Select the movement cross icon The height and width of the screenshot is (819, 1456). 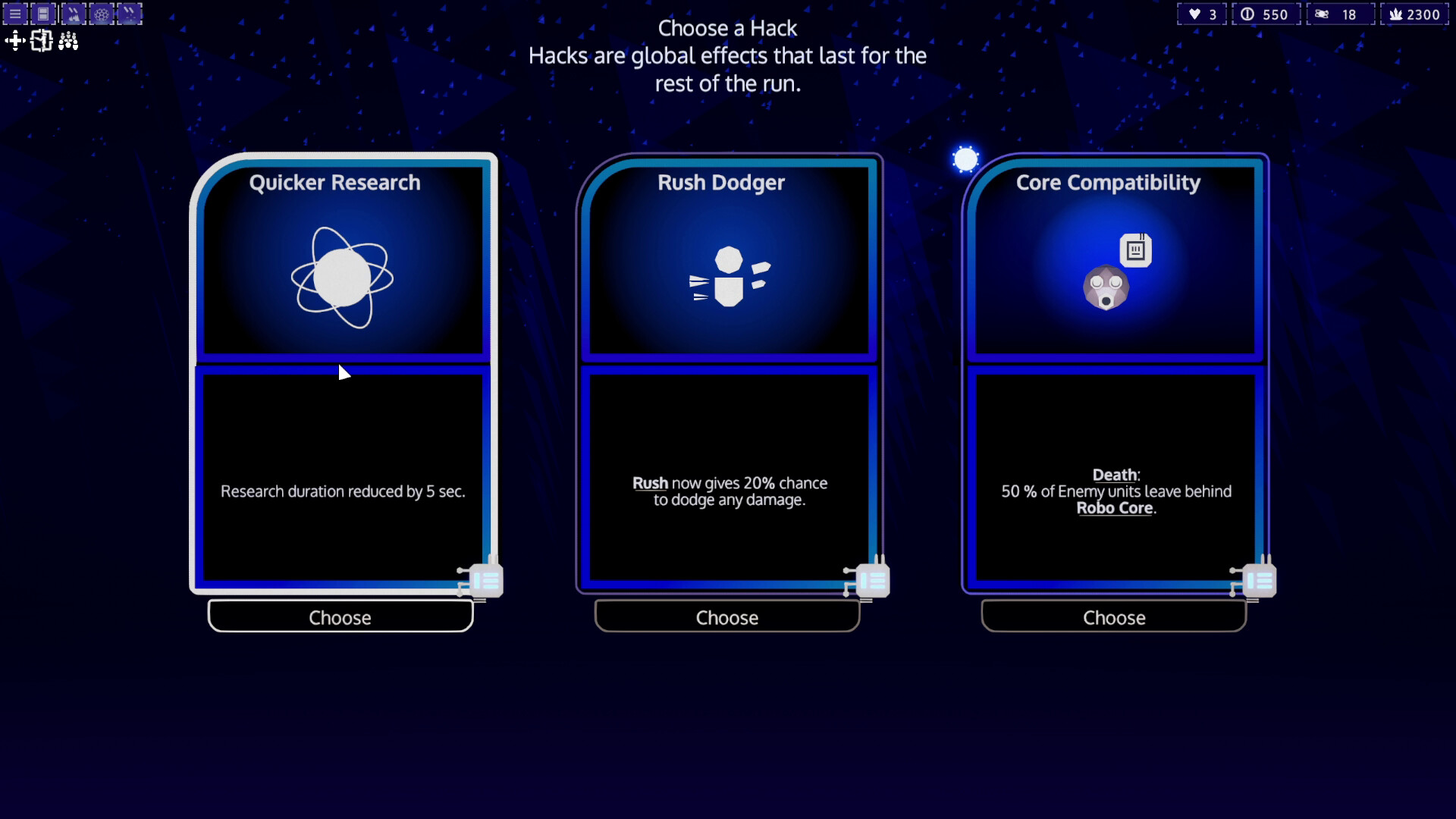coord(14,41)
